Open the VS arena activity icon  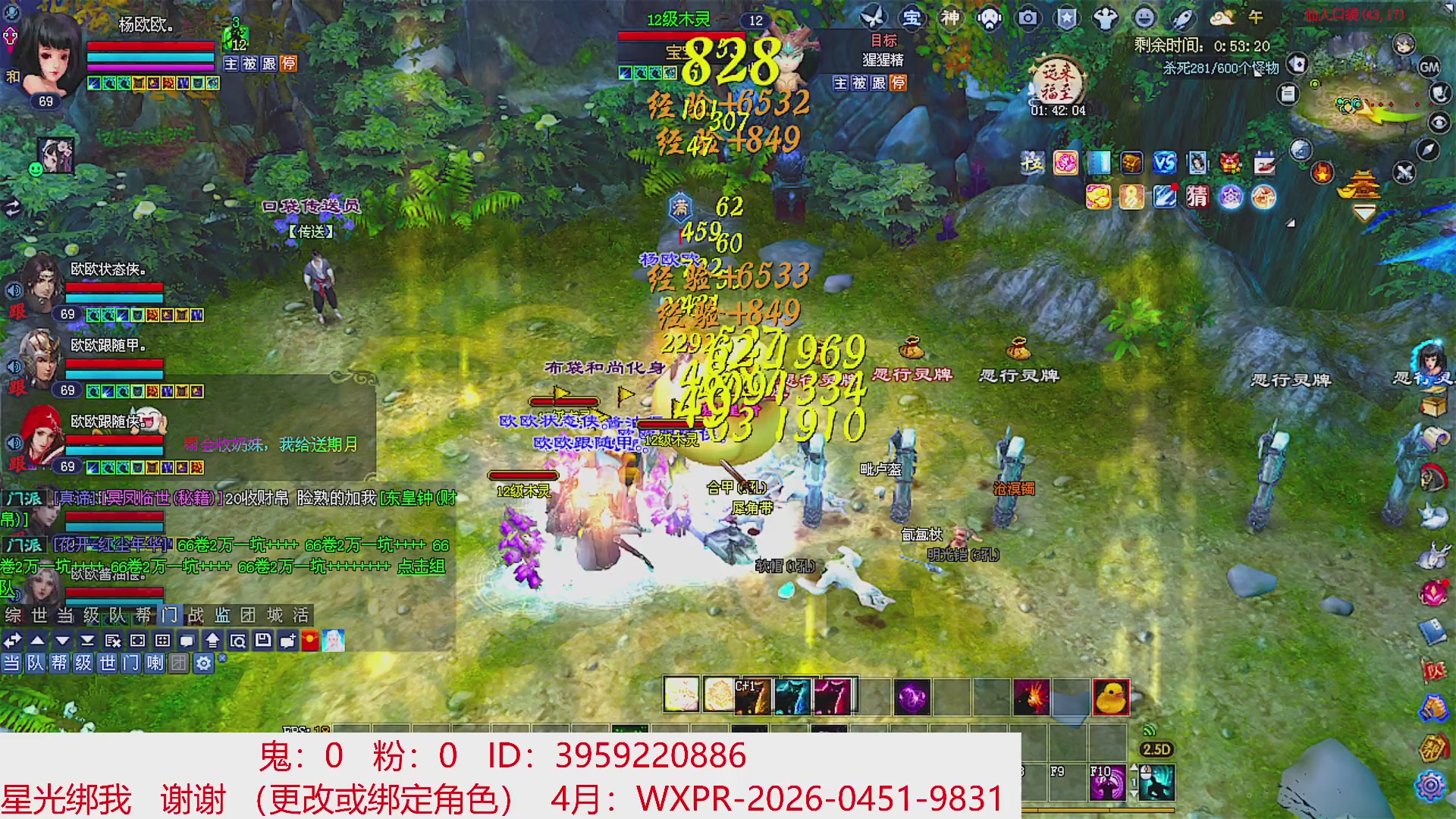point(1165,162)
